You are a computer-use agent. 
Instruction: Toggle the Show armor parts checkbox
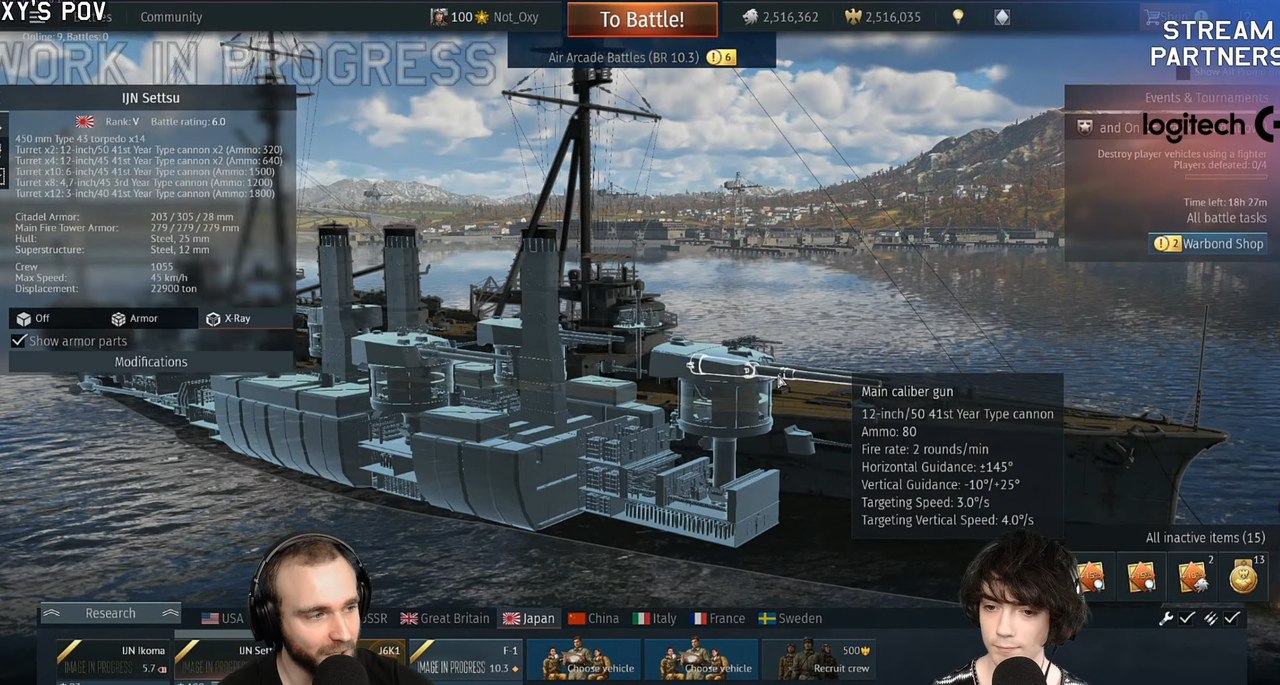click(x=19, y=341)
